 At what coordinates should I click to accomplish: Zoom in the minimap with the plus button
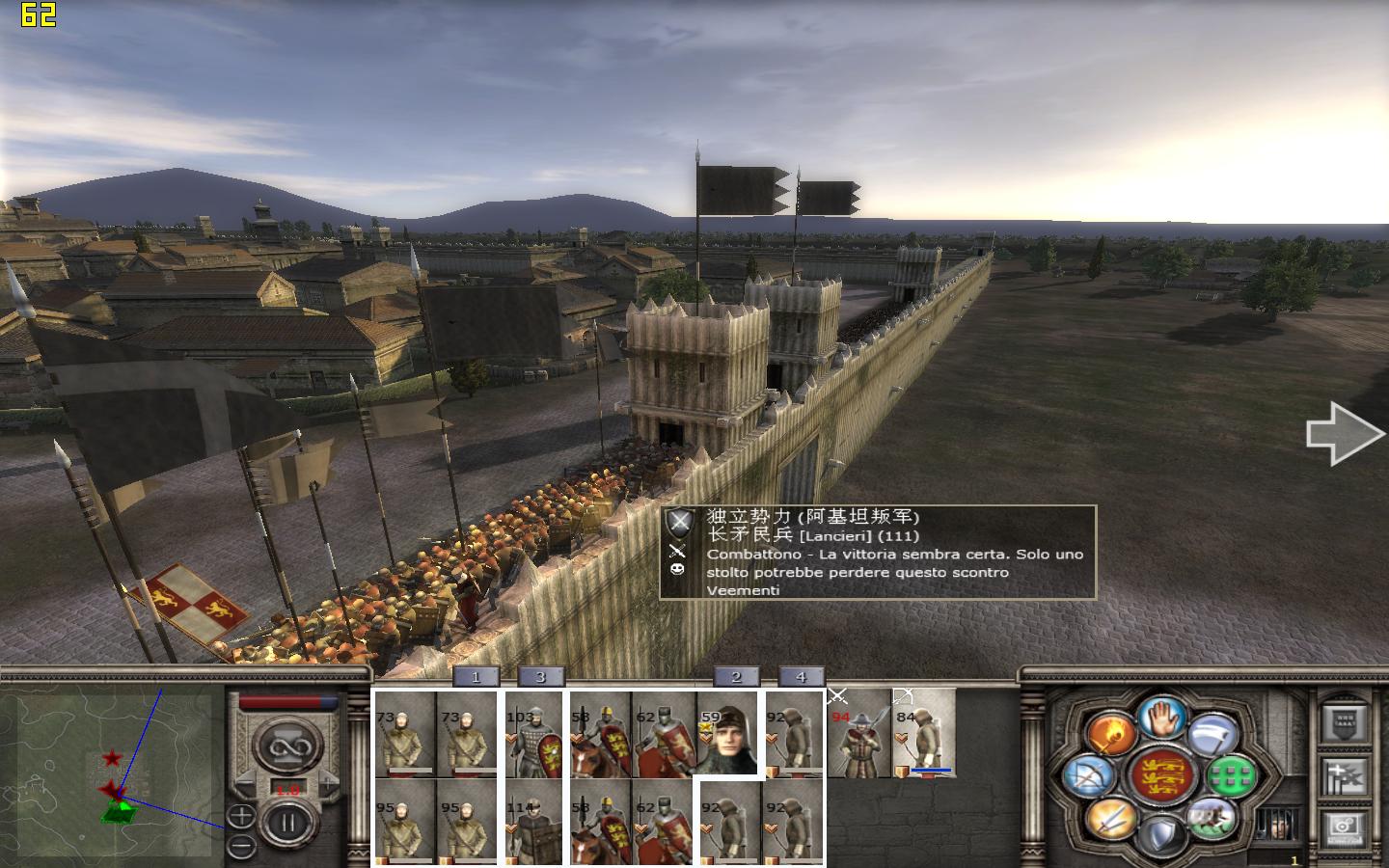pyautogui.click(x=241, y=818)
